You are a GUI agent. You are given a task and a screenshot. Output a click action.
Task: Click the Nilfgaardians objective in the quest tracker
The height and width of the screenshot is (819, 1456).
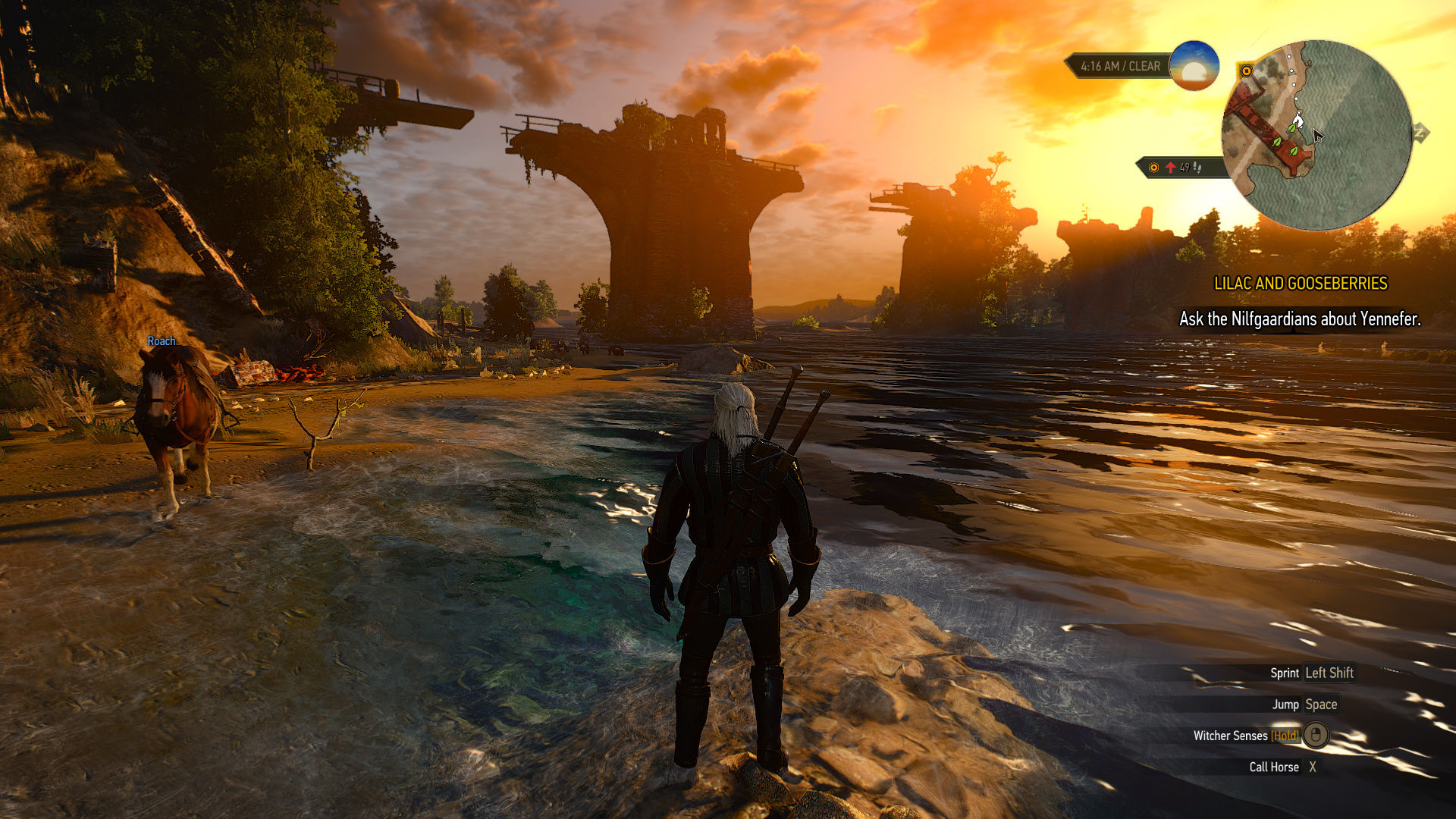tap(1300, 319)
